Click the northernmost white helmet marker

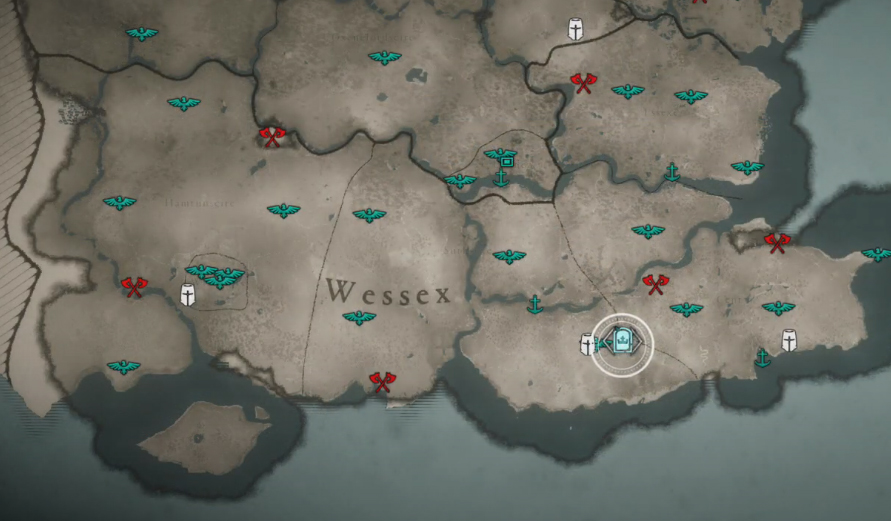[576, 29]
